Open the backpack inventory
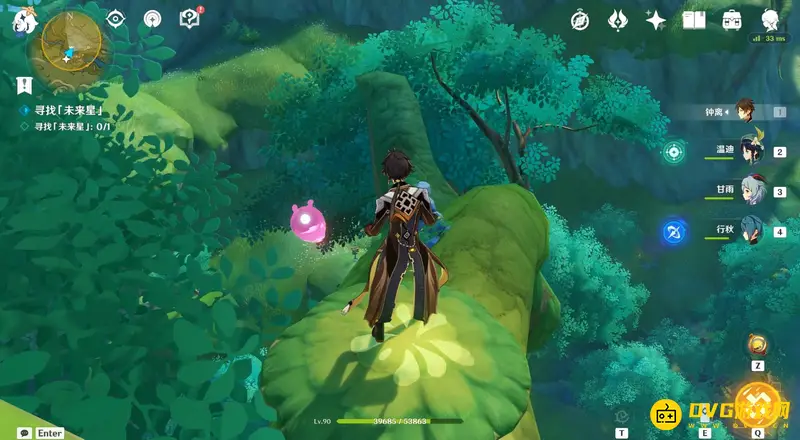Viewport: 800px width, 440px height. pyautogui.click(x=732, y=19)
